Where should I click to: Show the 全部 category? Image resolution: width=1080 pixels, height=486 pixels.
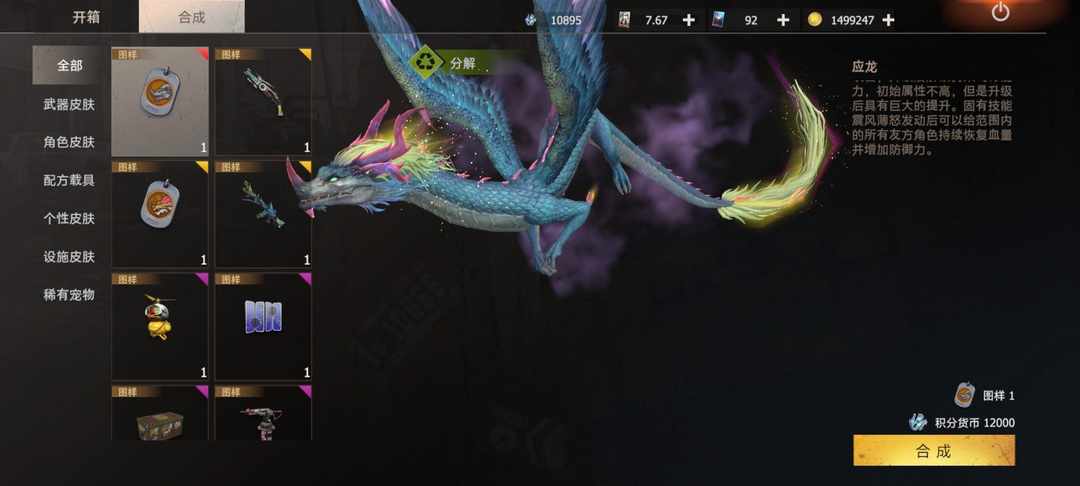coord(70,66)
